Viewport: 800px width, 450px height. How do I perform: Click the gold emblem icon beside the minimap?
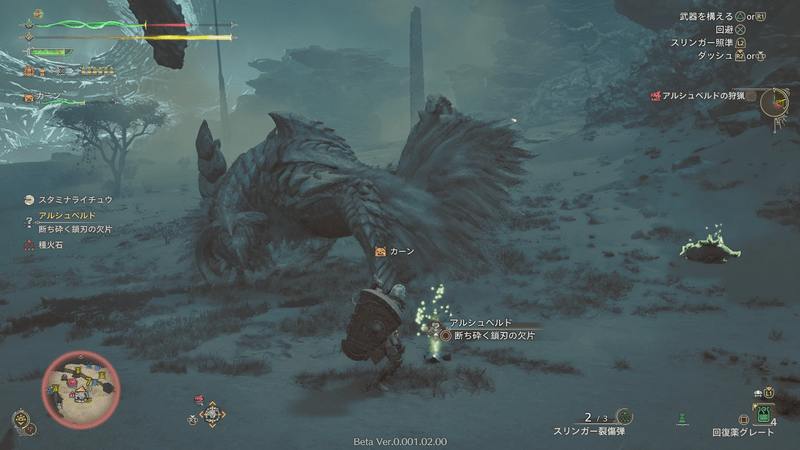click(22, 419)
